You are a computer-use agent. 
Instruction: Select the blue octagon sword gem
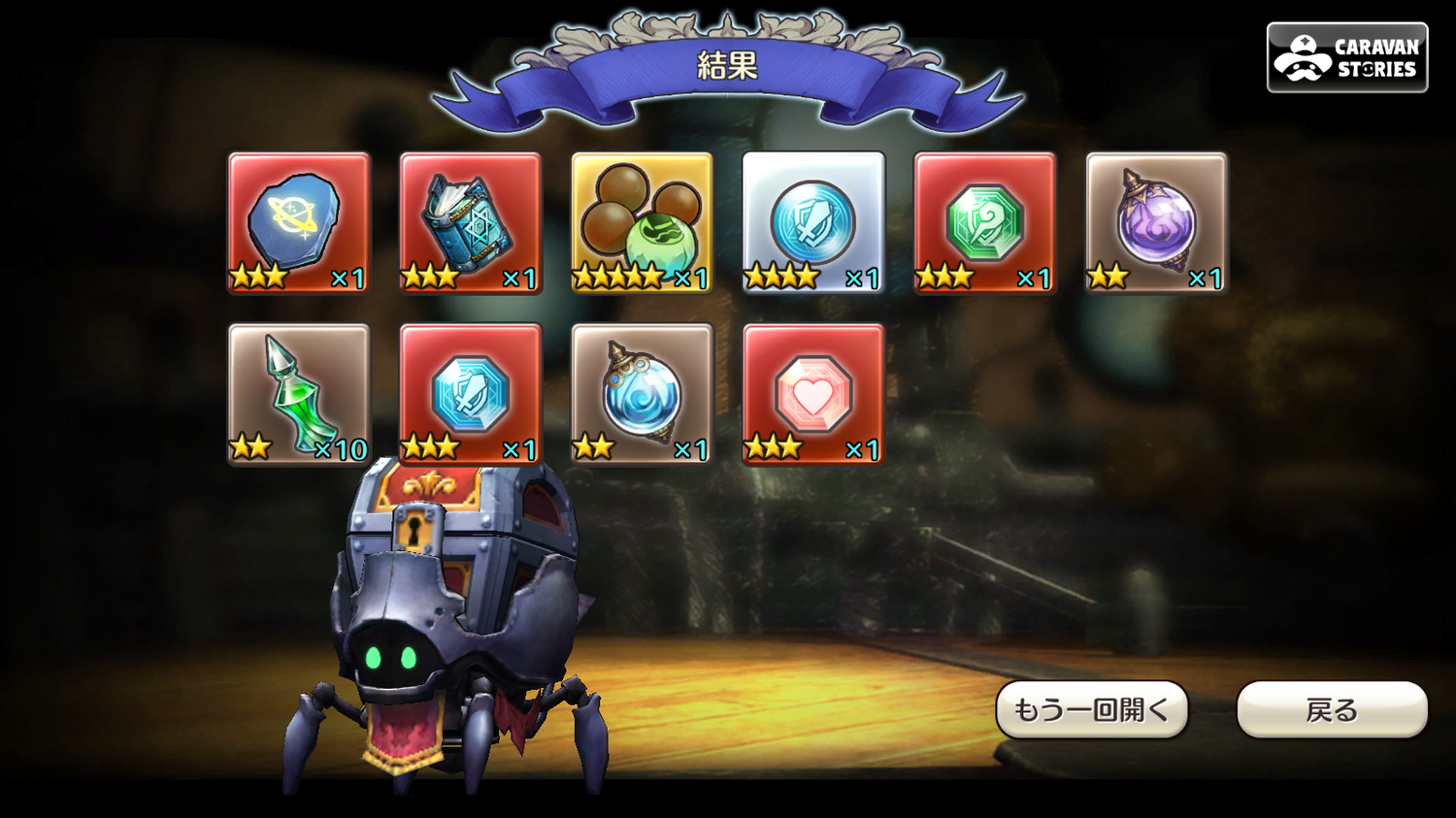(471, 394)
